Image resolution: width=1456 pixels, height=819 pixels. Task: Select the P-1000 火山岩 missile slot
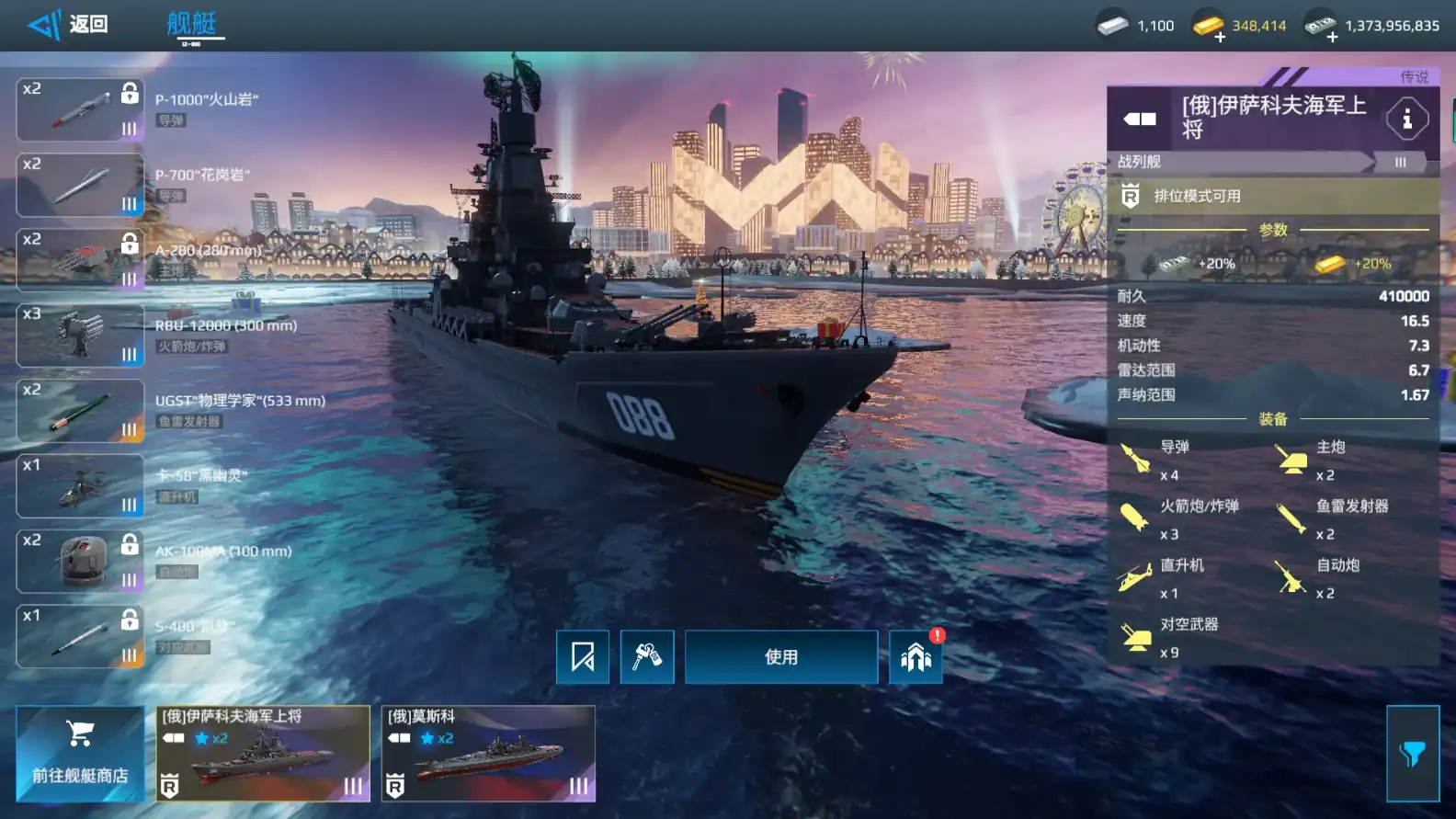pyautogui.click(x=80, y=109)
